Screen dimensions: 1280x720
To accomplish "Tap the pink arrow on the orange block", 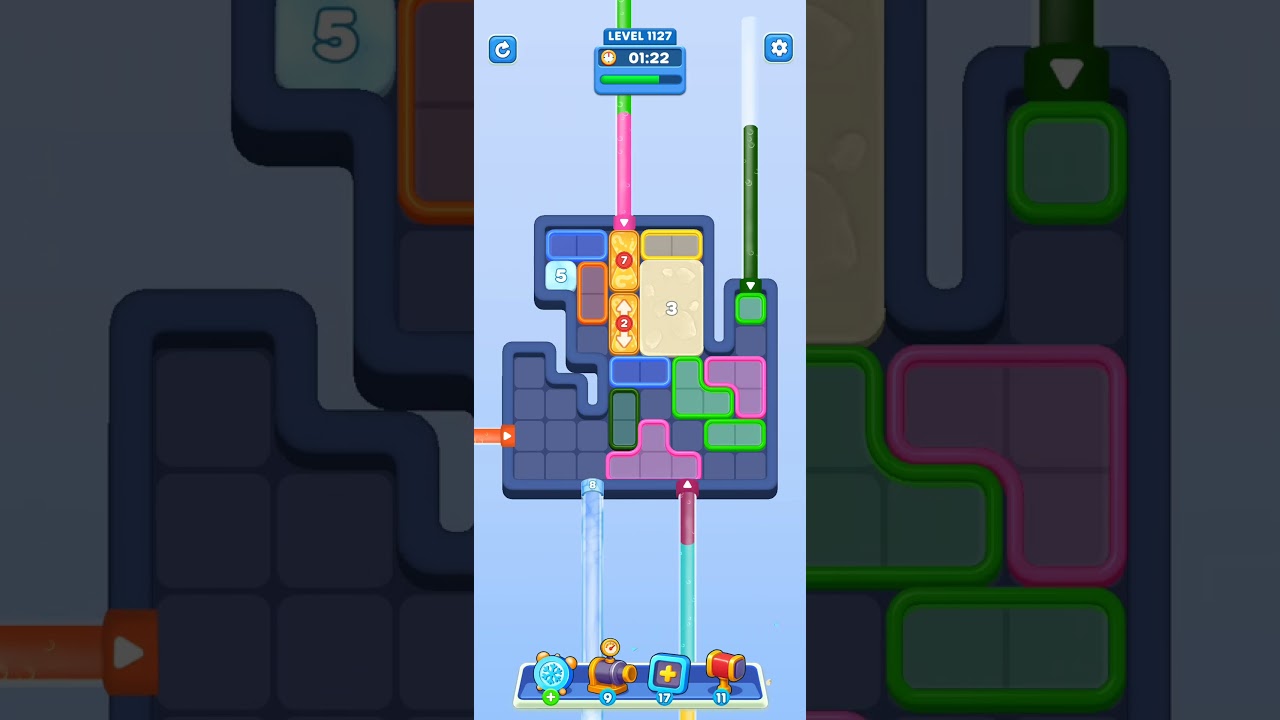I will pos(625,223).
